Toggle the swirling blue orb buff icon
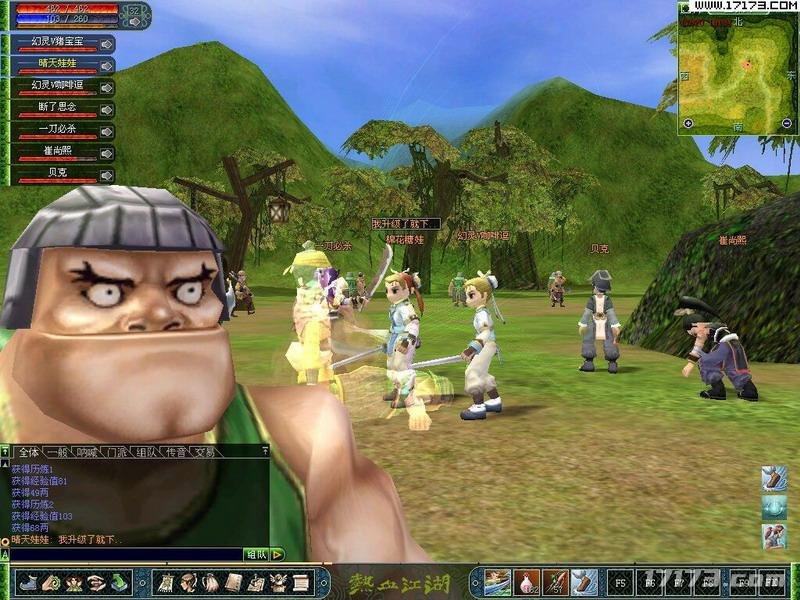Image resolution: width=800 pixels, height=600 pixels. coord(774,508)
